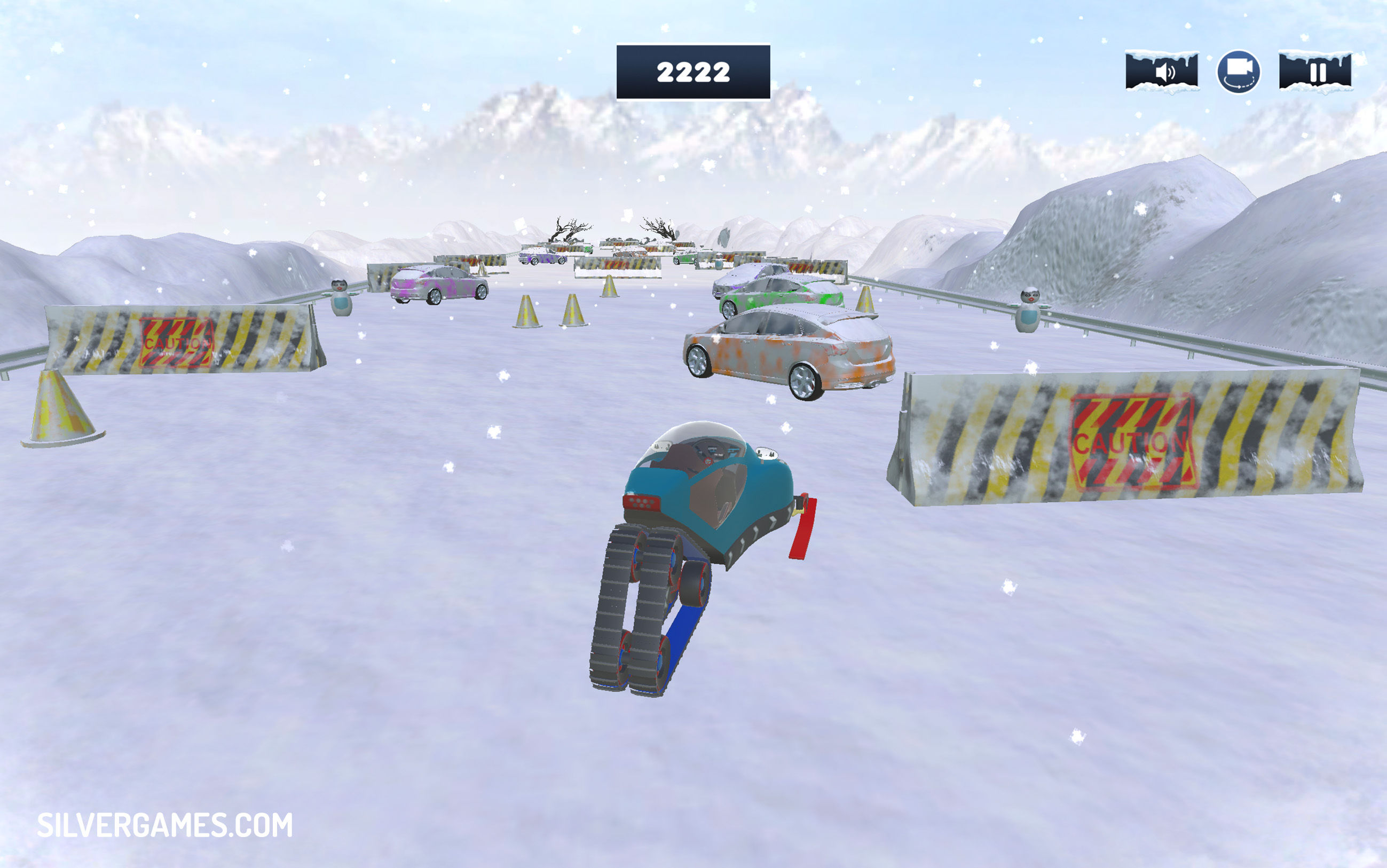This screenshot has width=1387, height=868.
Task: Pause the game
Action: click(1315, 72)
